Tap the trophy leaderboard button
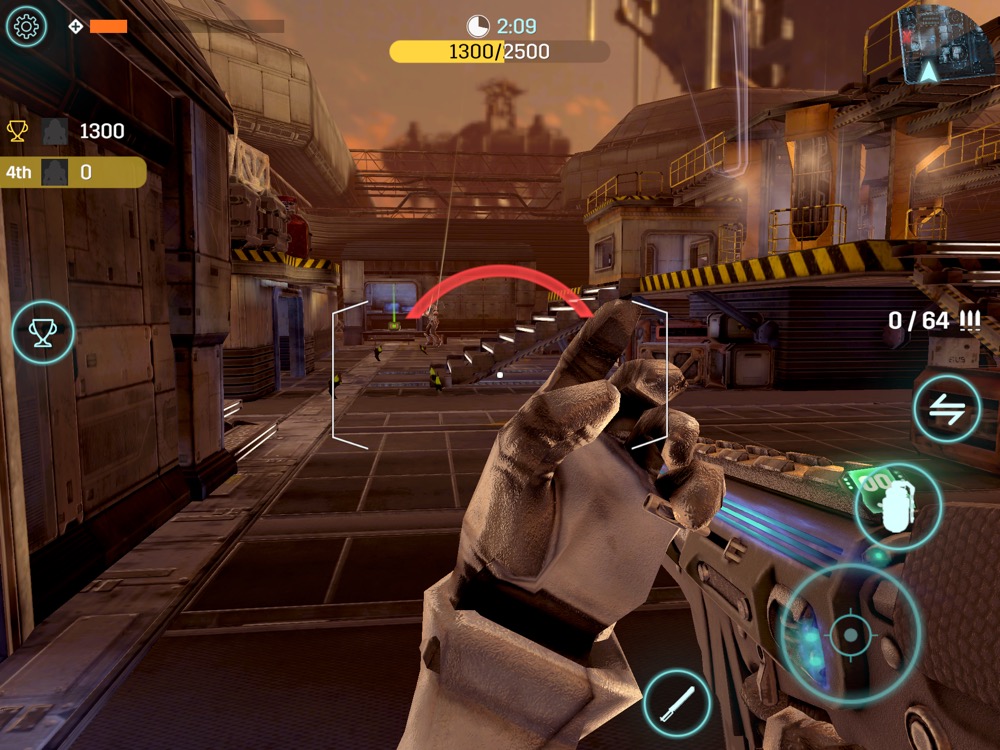Screen dimensions: 1000x750 43,332
